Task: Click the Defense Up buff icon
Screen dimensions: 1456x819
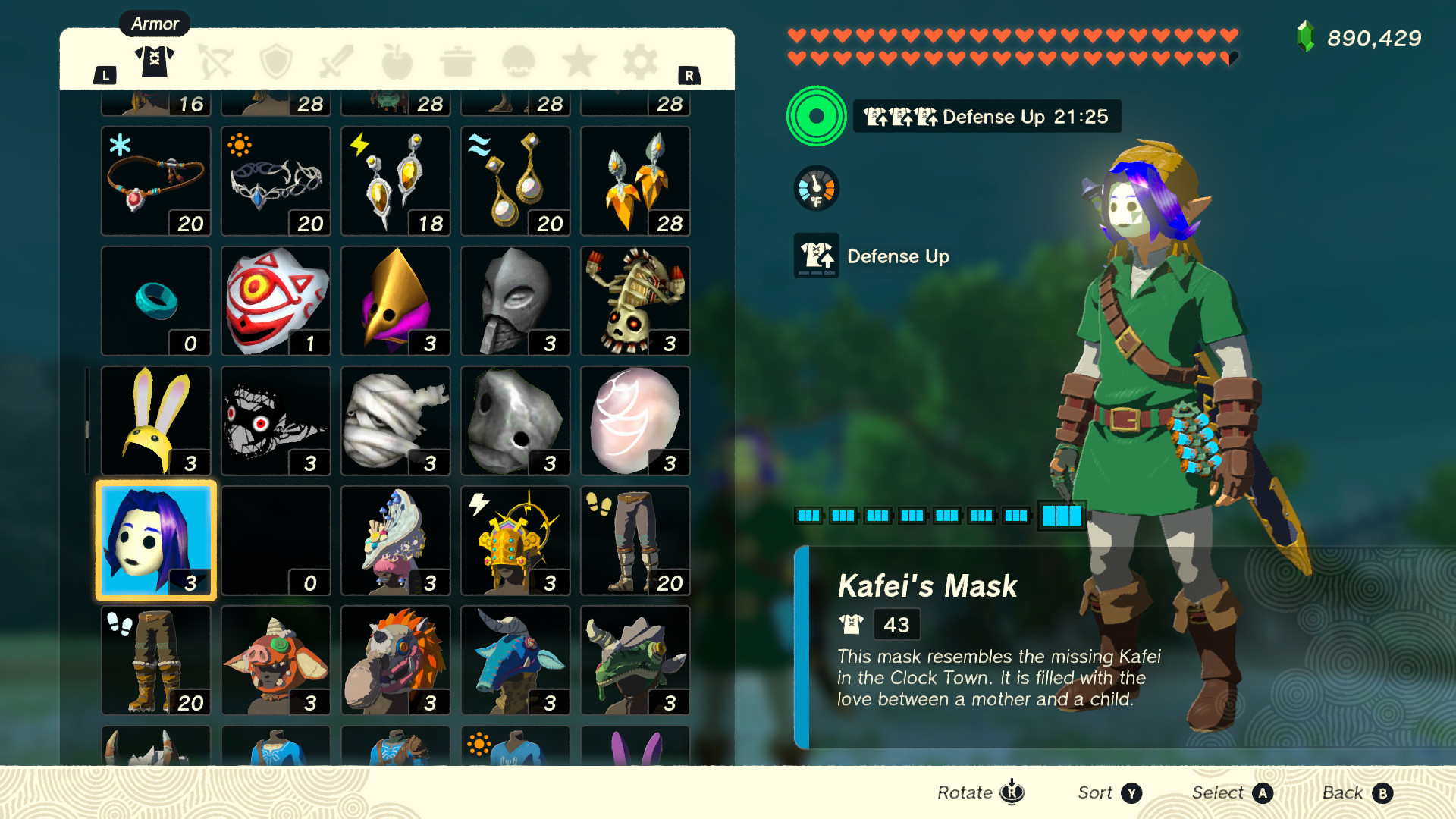Action: coord(817,256)
